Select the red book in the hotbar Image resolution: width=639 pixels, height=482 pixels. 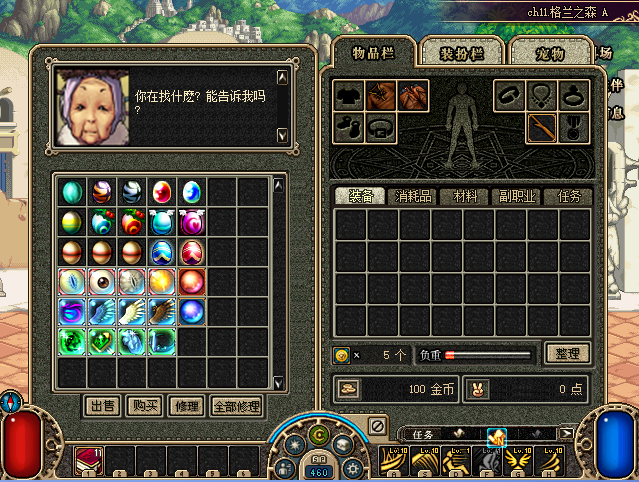coord(89,460)
